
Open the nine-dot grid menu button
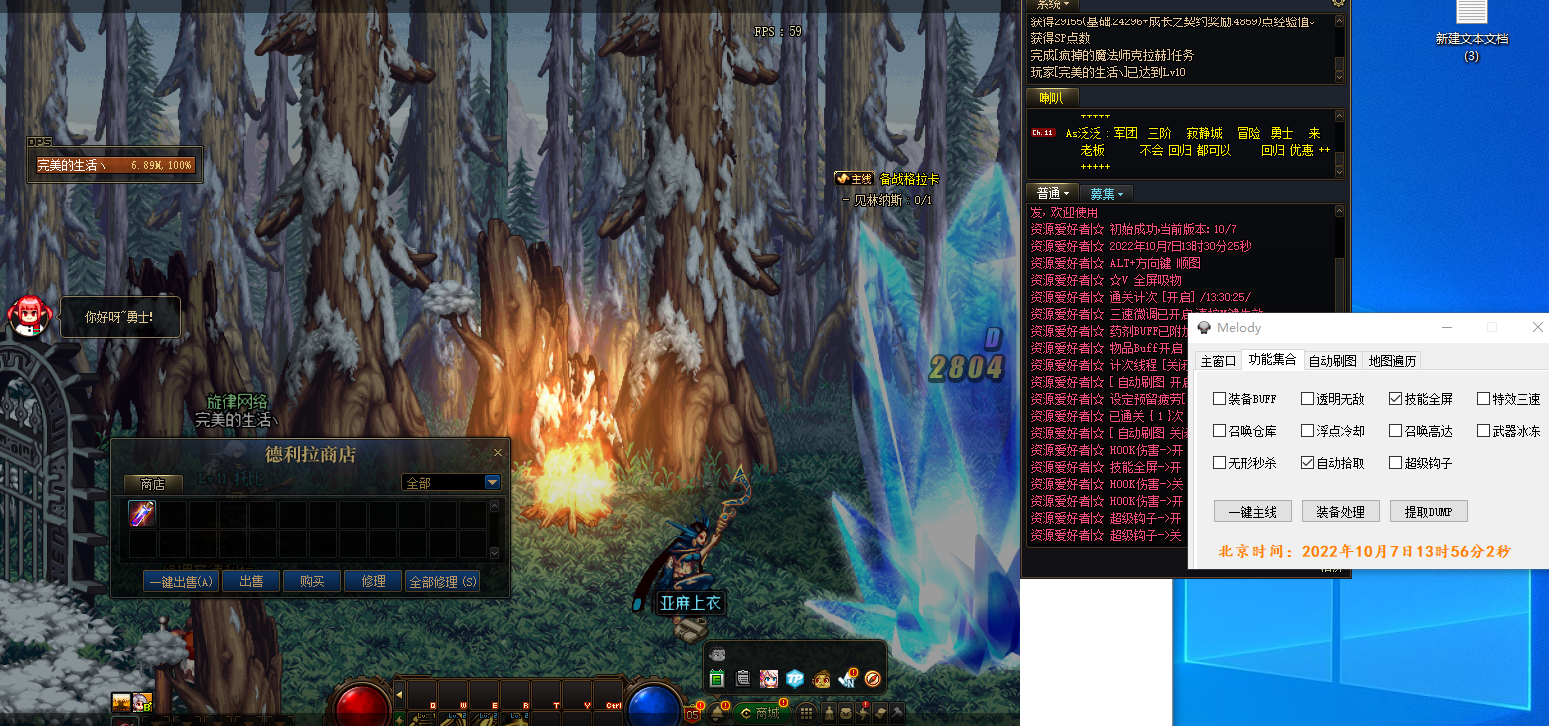(806, 713)
